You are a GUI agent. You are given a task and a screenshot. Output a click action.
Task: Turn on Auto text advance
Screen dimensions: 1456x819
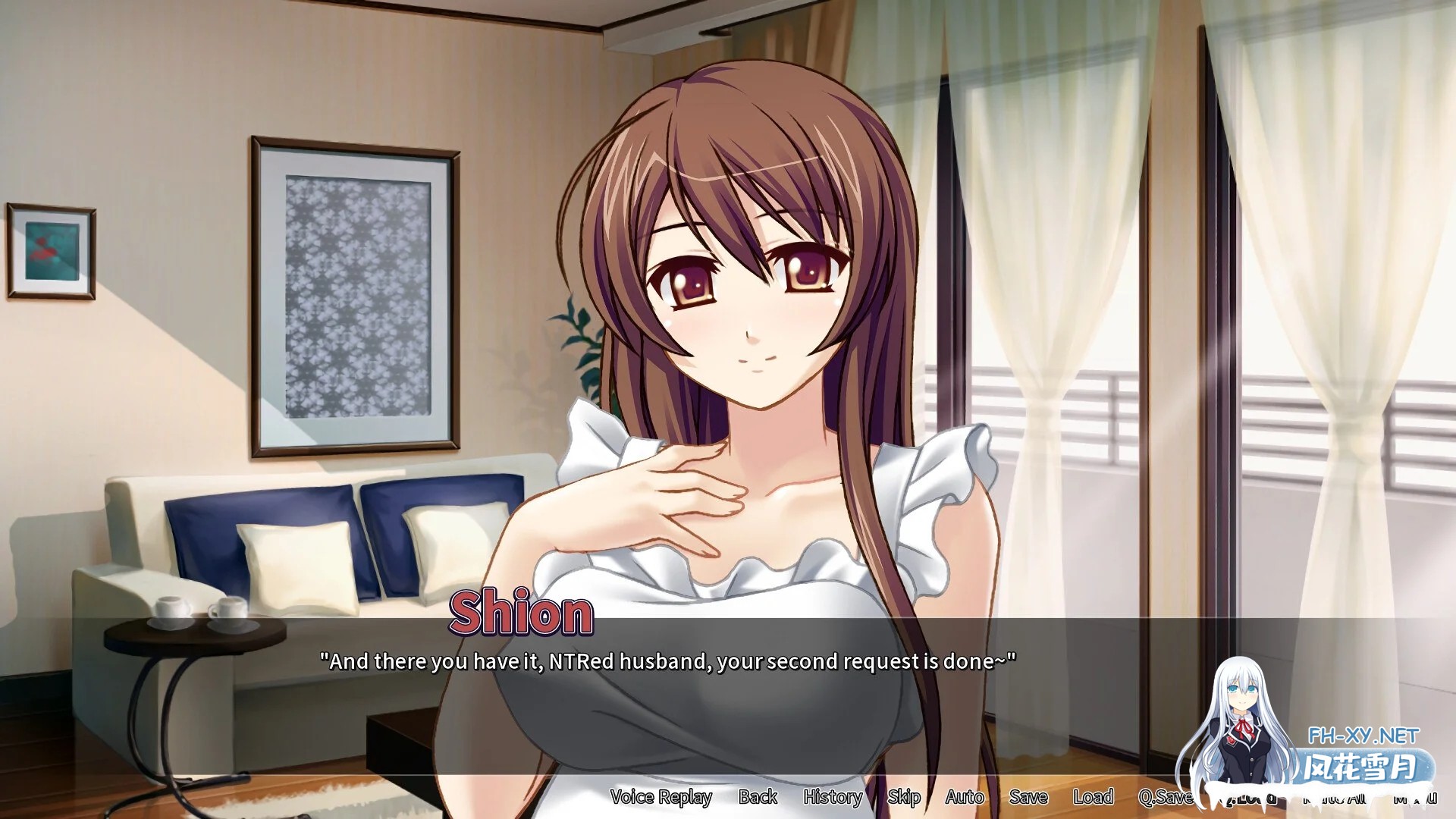point(965,797)
